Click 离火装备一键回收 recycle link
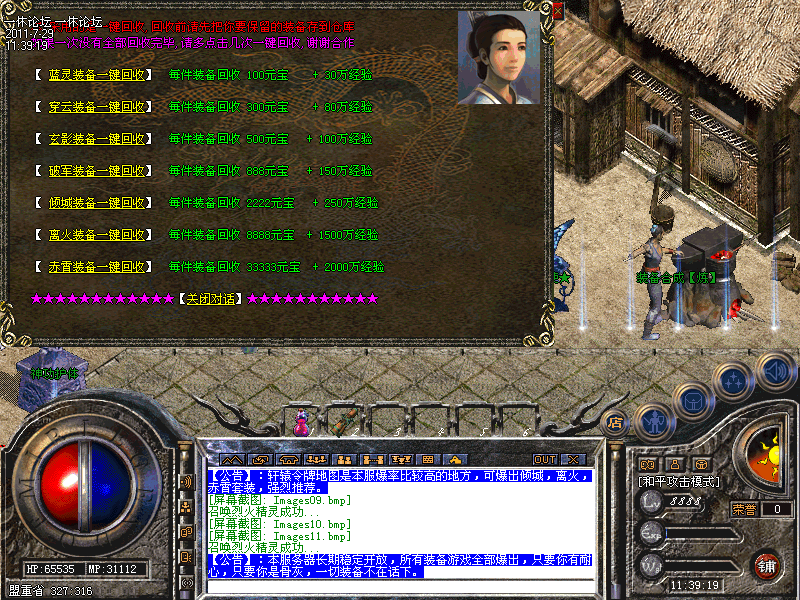The height and width of the screenshot is (600, 800). point(98,235)
